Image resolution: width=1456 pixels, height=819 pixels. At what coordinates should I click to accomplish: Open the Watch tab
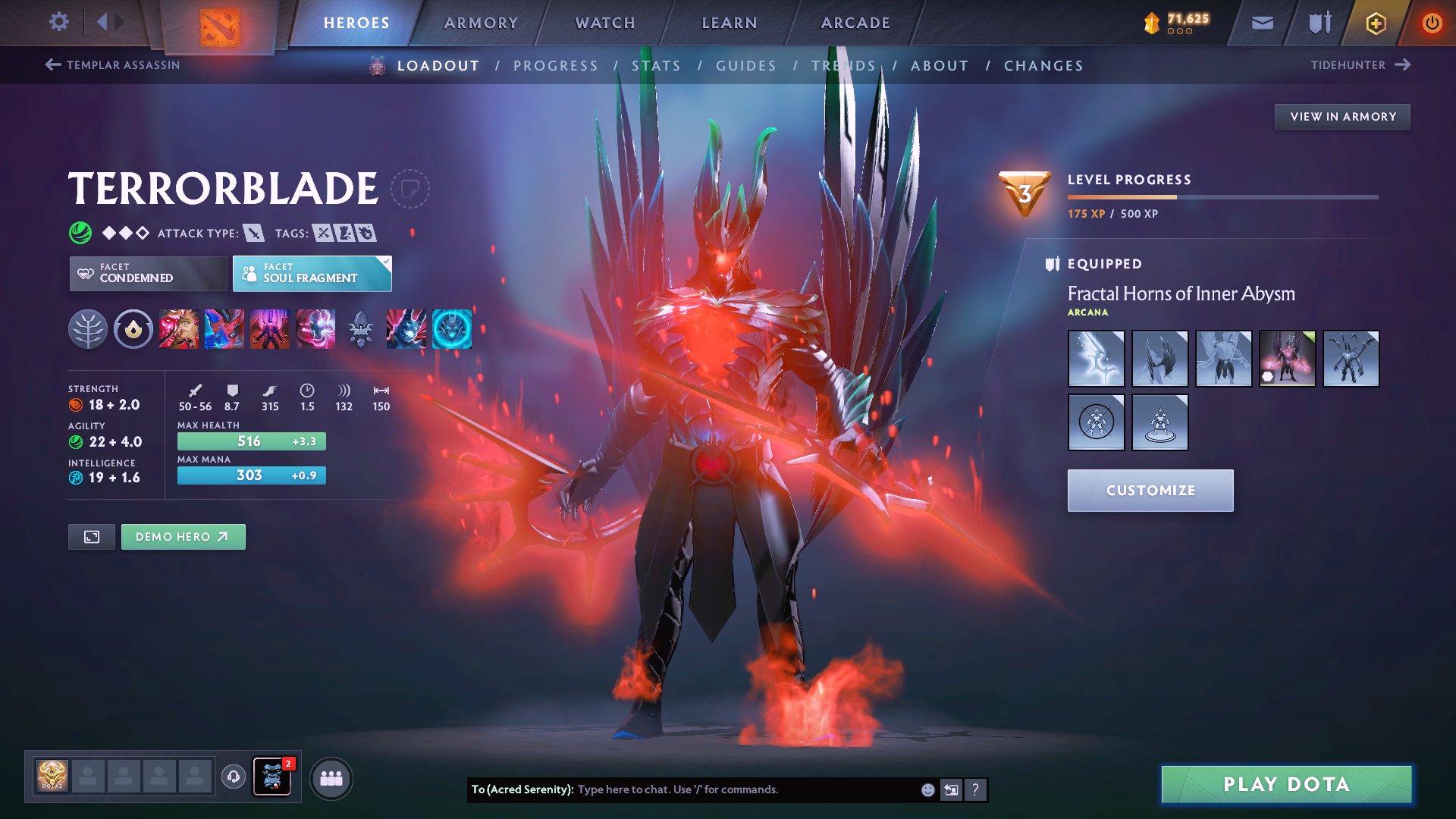click(605, 23)
